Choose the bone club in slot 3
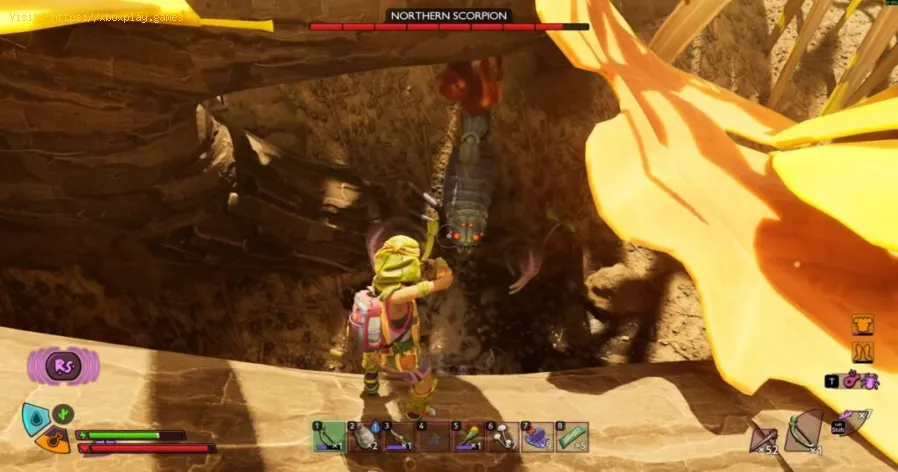The width and height of the screenshot is (898, 472). [x=398, y=436]
